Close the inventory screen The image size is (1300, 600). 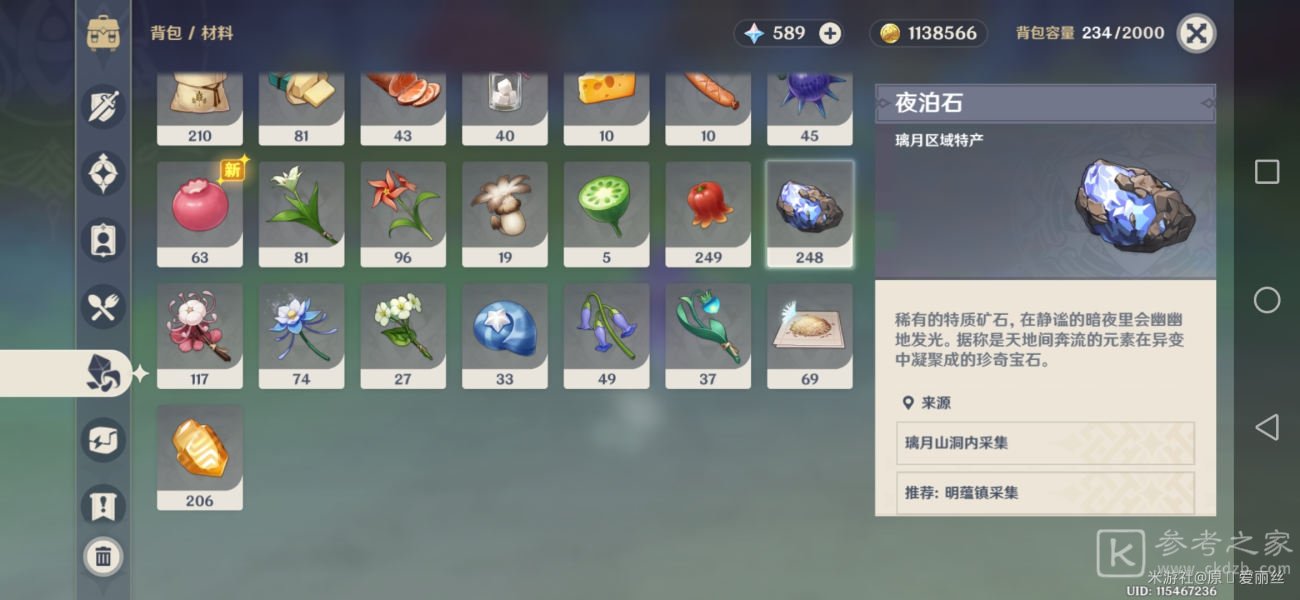click(1196, 34)
